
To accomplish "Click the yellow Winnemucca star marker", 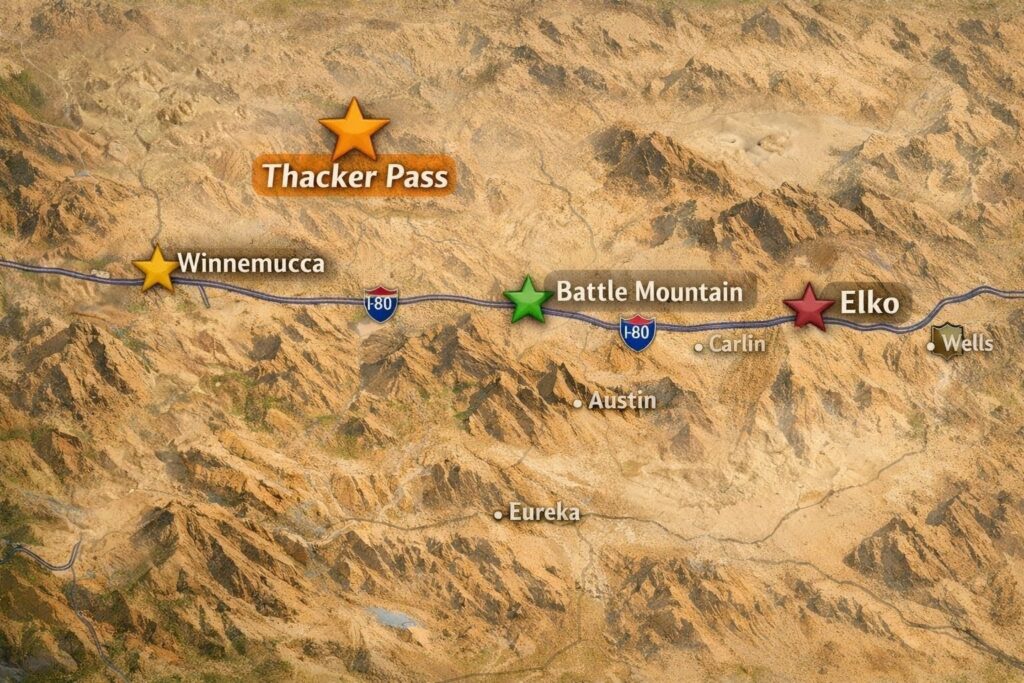I will point(156,269).
